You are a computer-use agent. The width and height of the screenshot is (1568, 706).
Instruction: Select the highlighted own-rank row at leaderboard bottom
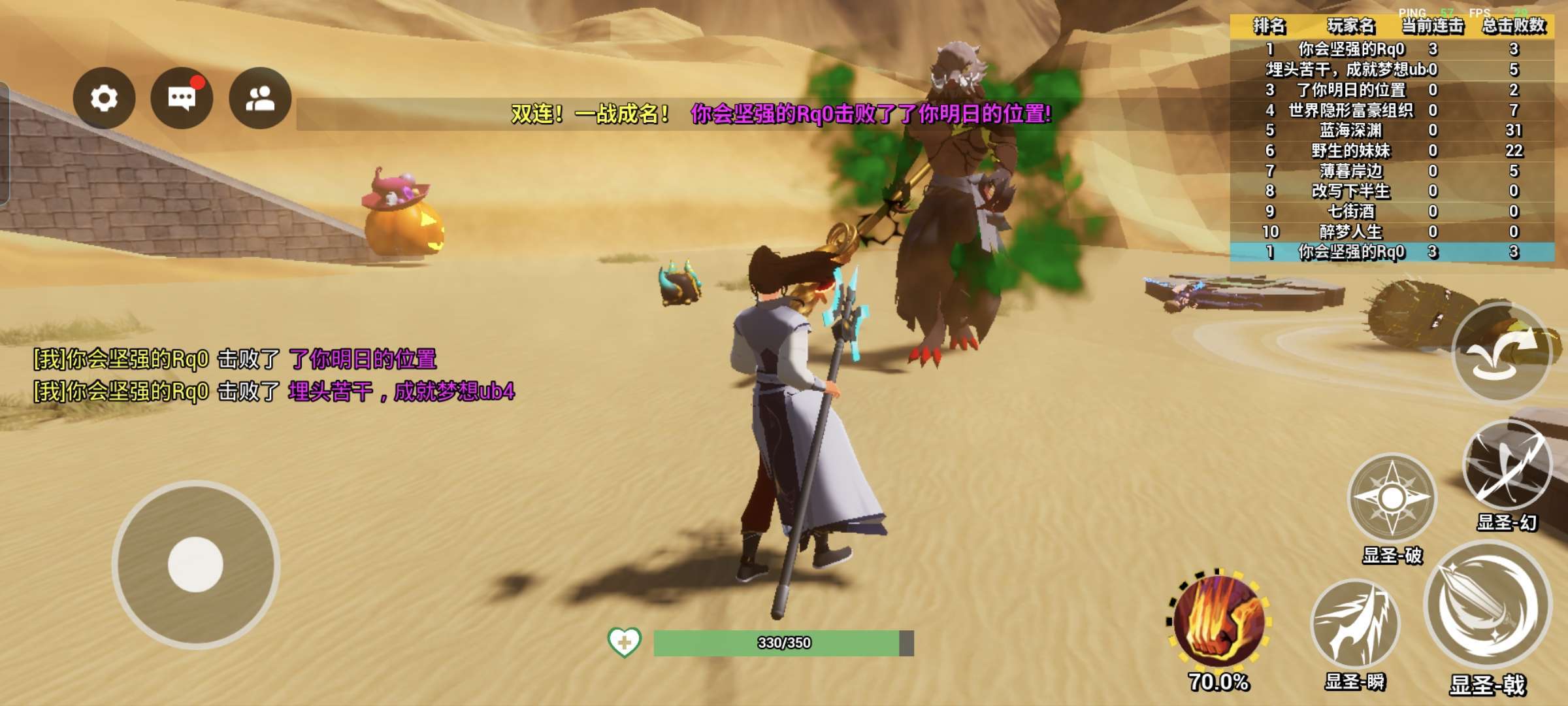point(1392,252)
